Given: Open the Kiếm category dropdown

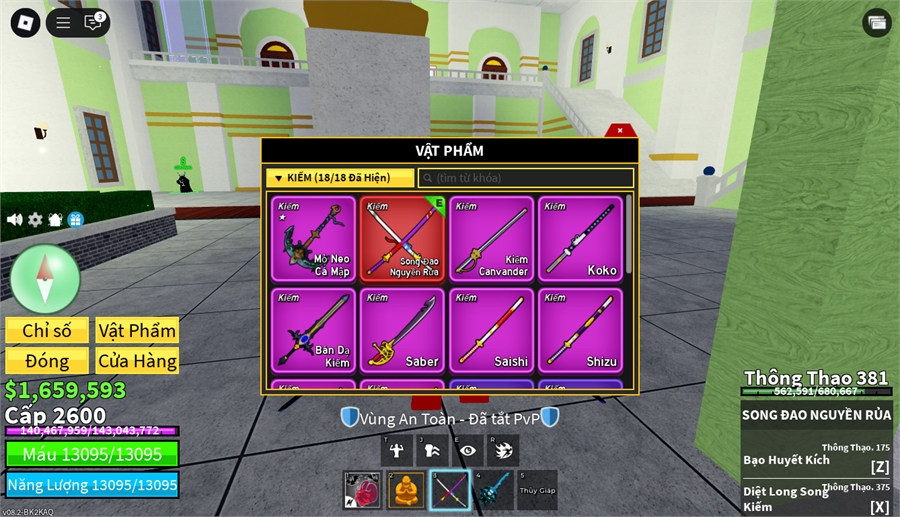Looking at the screenshot, I should coord(340,178).
